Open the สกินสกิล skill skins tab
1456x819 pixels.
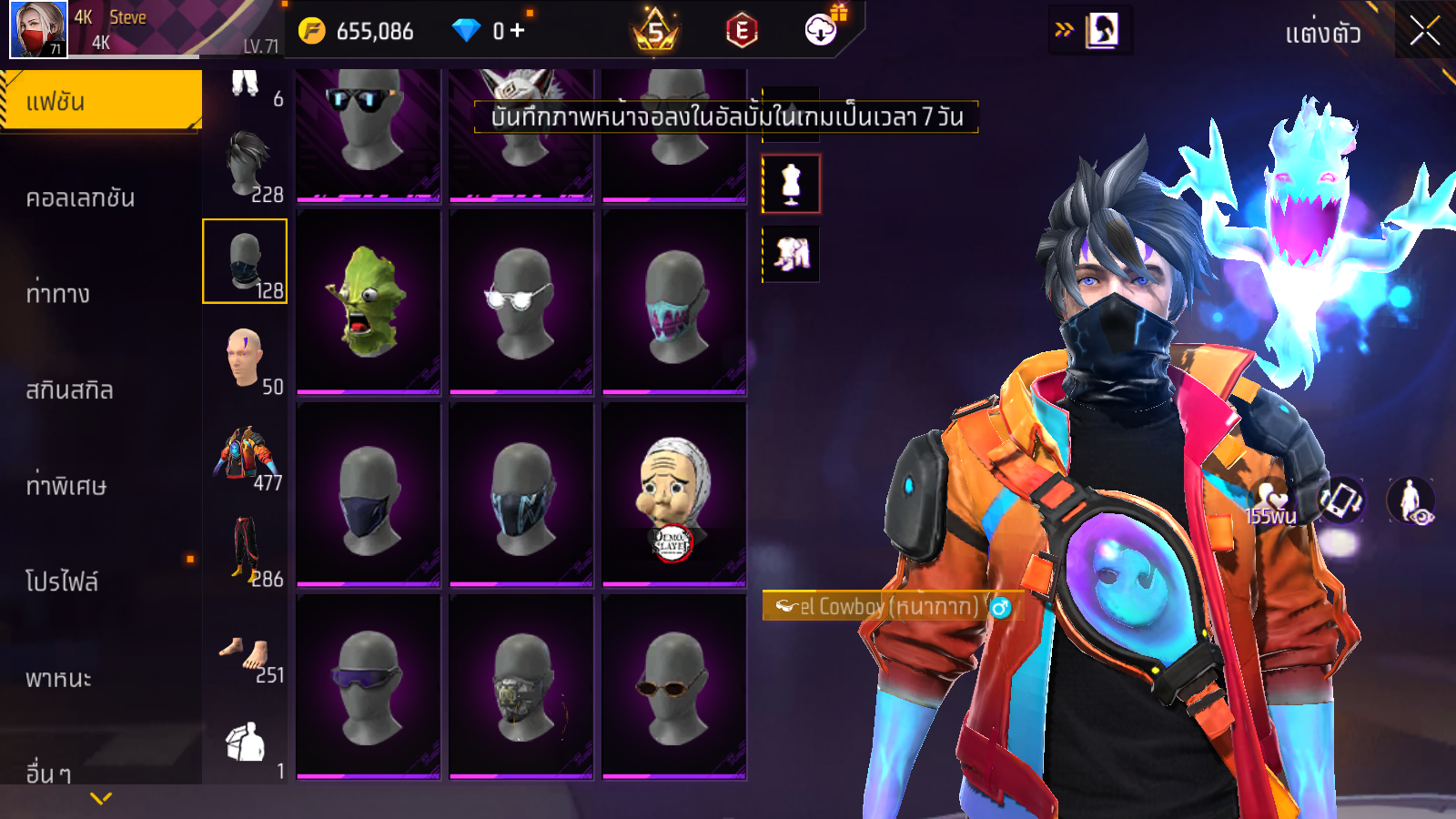tap(69, 389)
